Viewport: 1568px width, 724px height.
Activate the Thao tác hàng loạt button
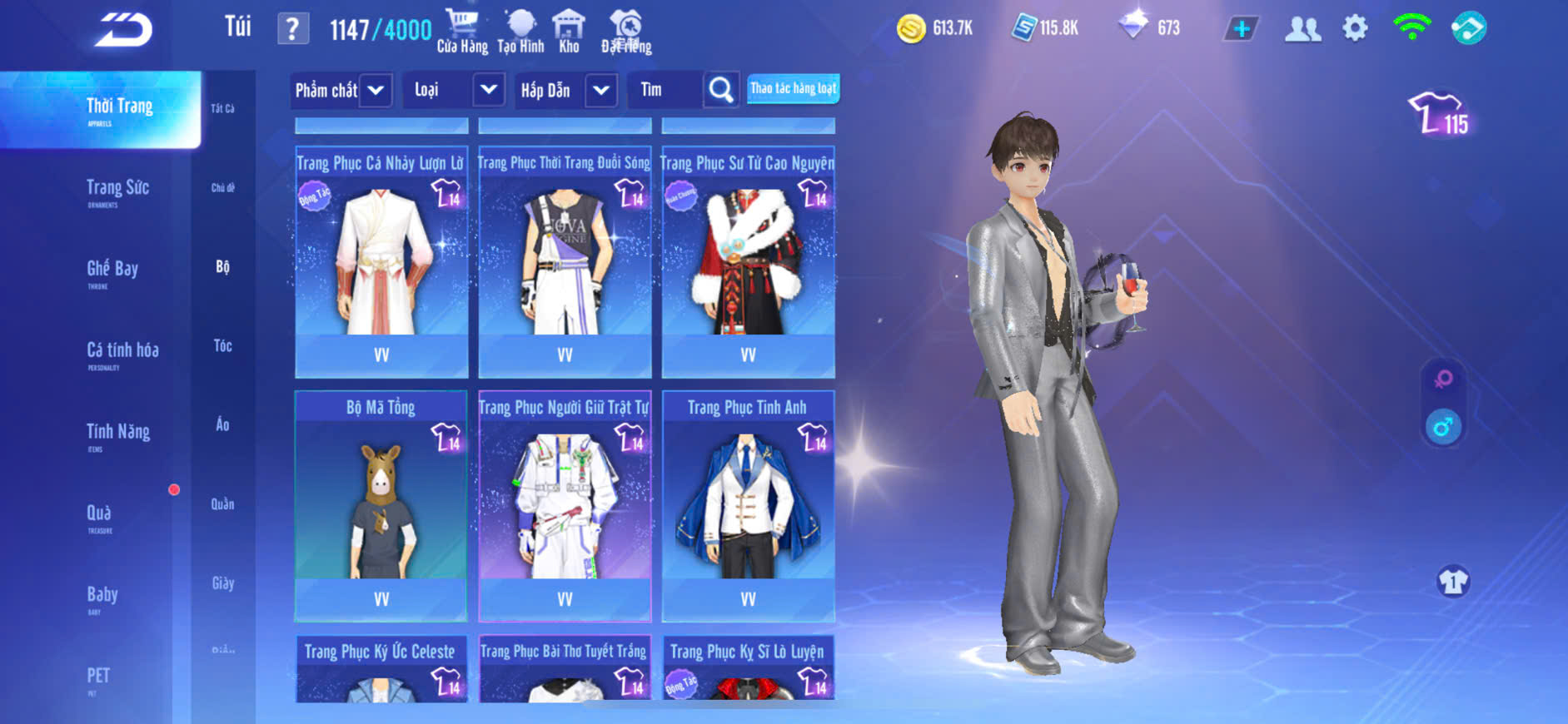point(793,88)
